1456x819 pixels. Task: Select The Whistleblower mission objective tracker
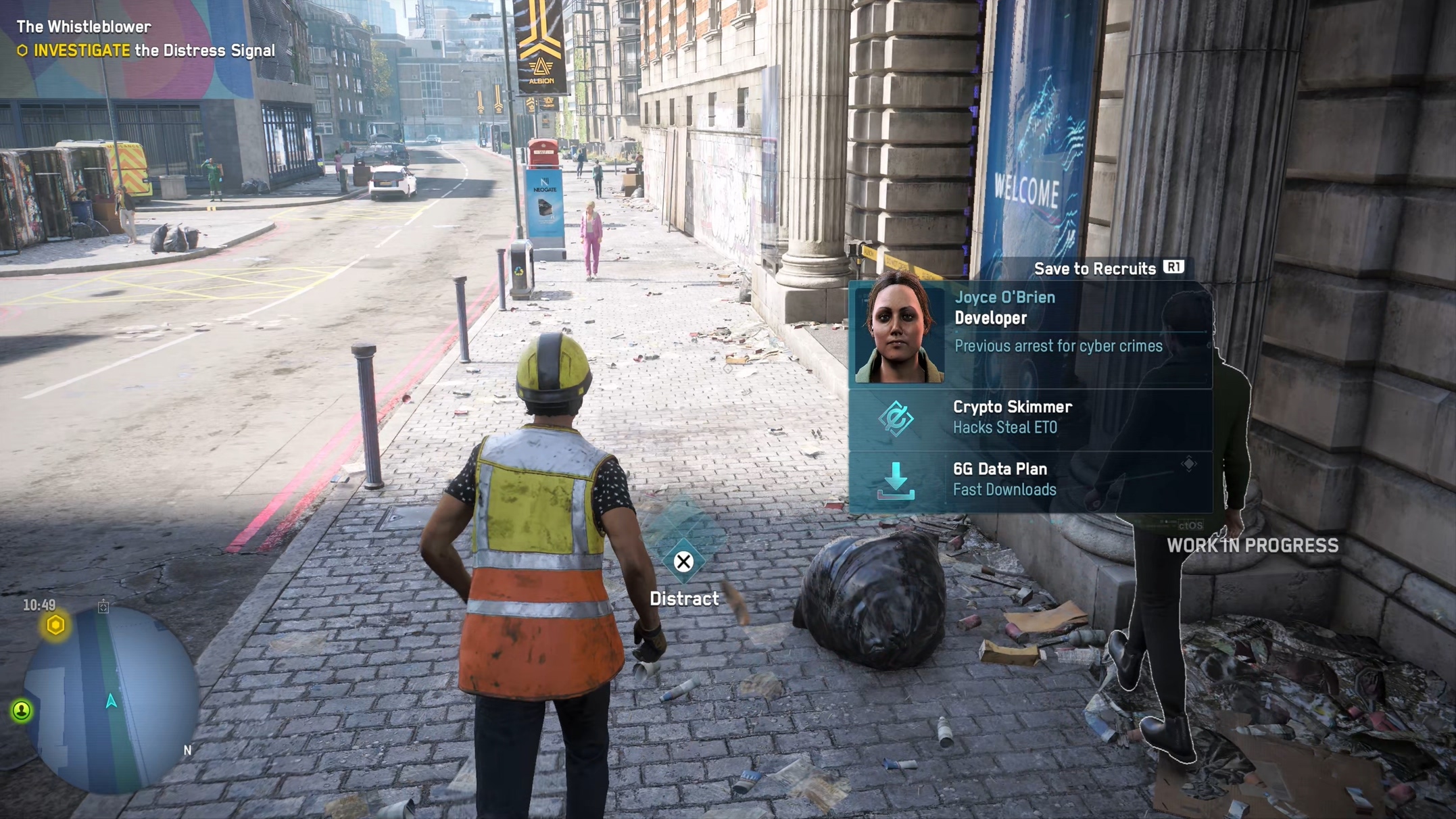click(145, 39)
